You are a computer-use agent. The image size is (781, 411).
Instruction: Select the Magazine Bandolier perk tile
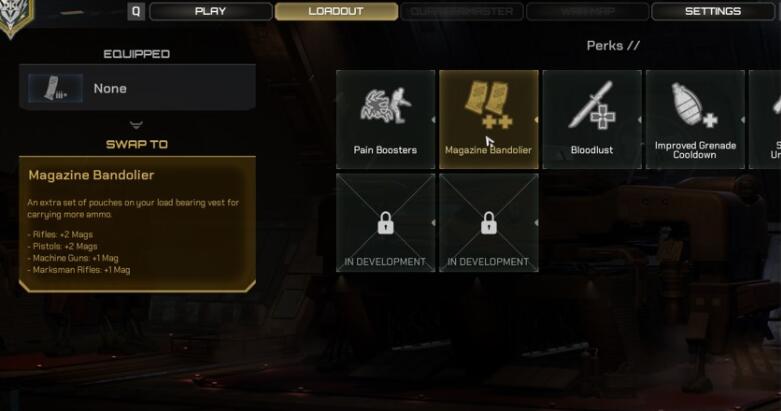(x=488, y=118)
